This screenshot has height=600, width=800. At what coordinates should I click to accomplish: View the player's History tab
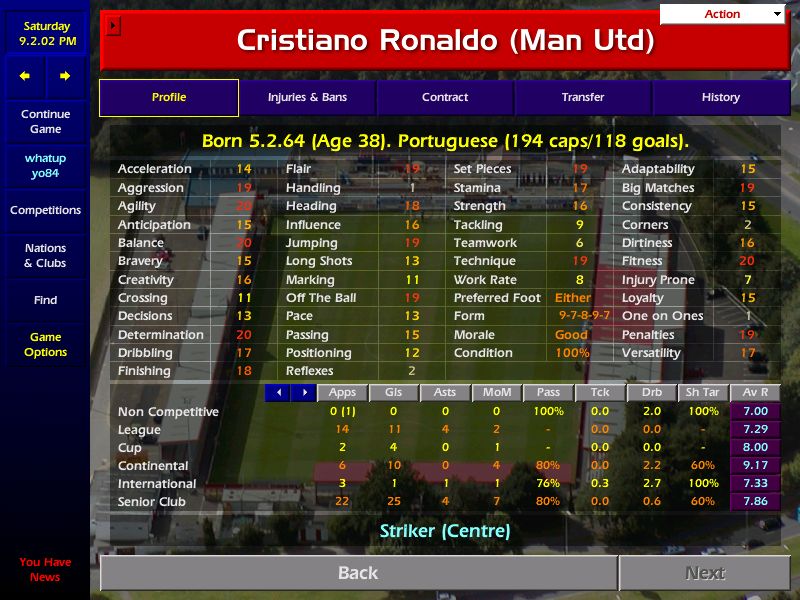tap(720, 98)
